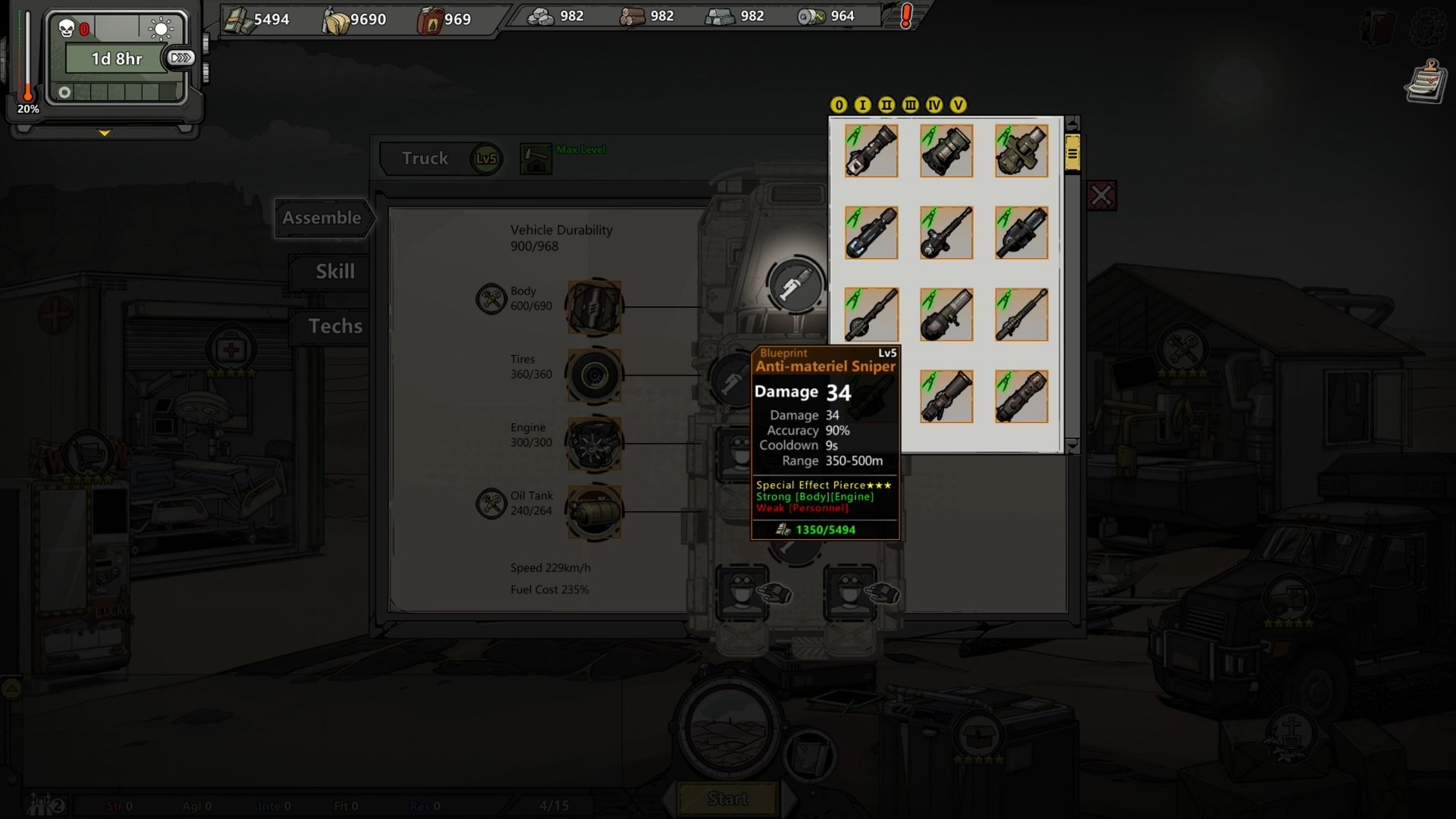Image resolution: width=1456 pixels, height=819 pixels.
Task: Open the red exclamation alert
Action: click(x=906, y=17)
